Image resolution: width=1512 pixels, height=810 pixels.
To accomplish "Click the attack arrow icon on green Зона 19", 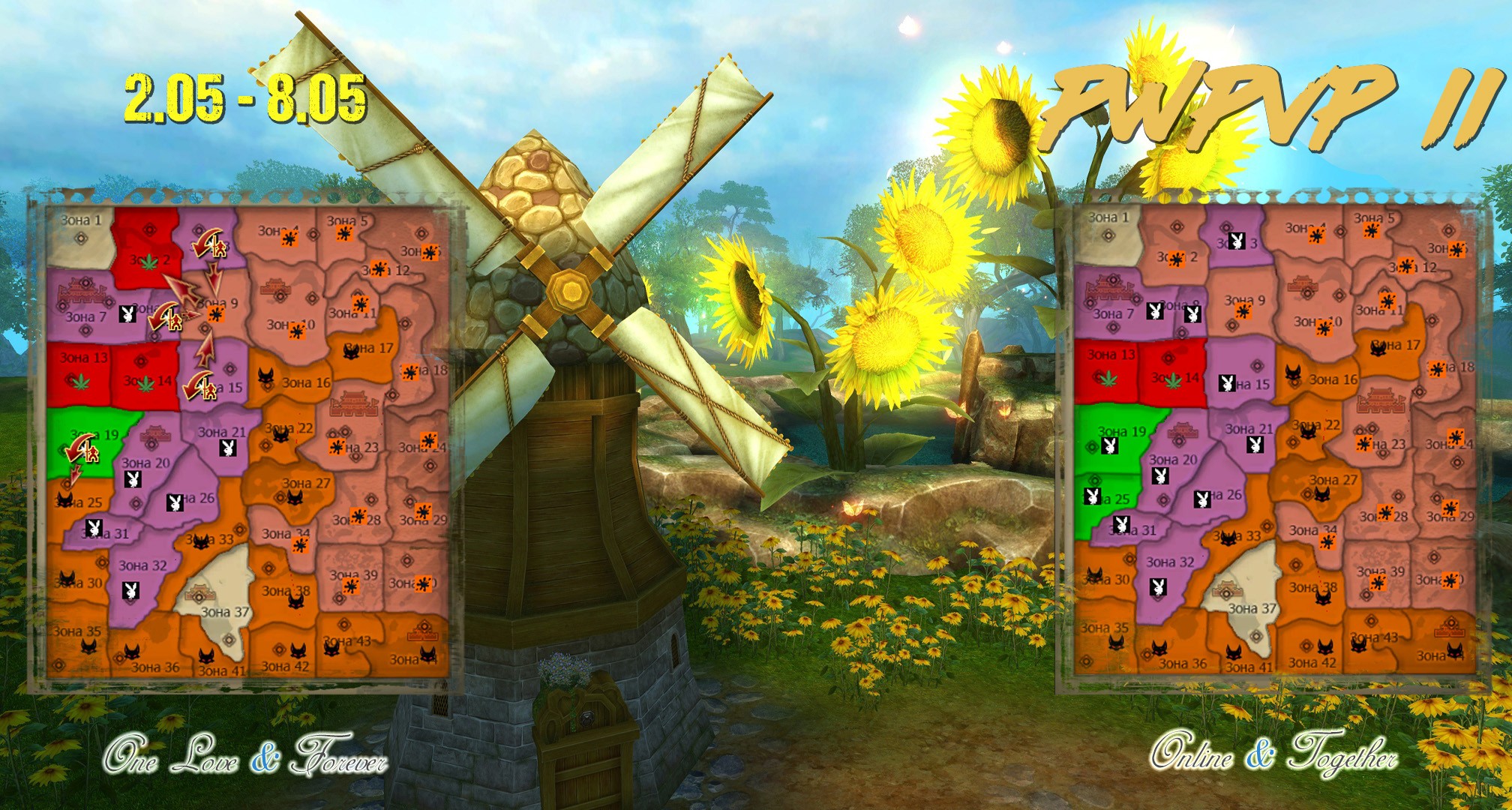I will 82,451.
